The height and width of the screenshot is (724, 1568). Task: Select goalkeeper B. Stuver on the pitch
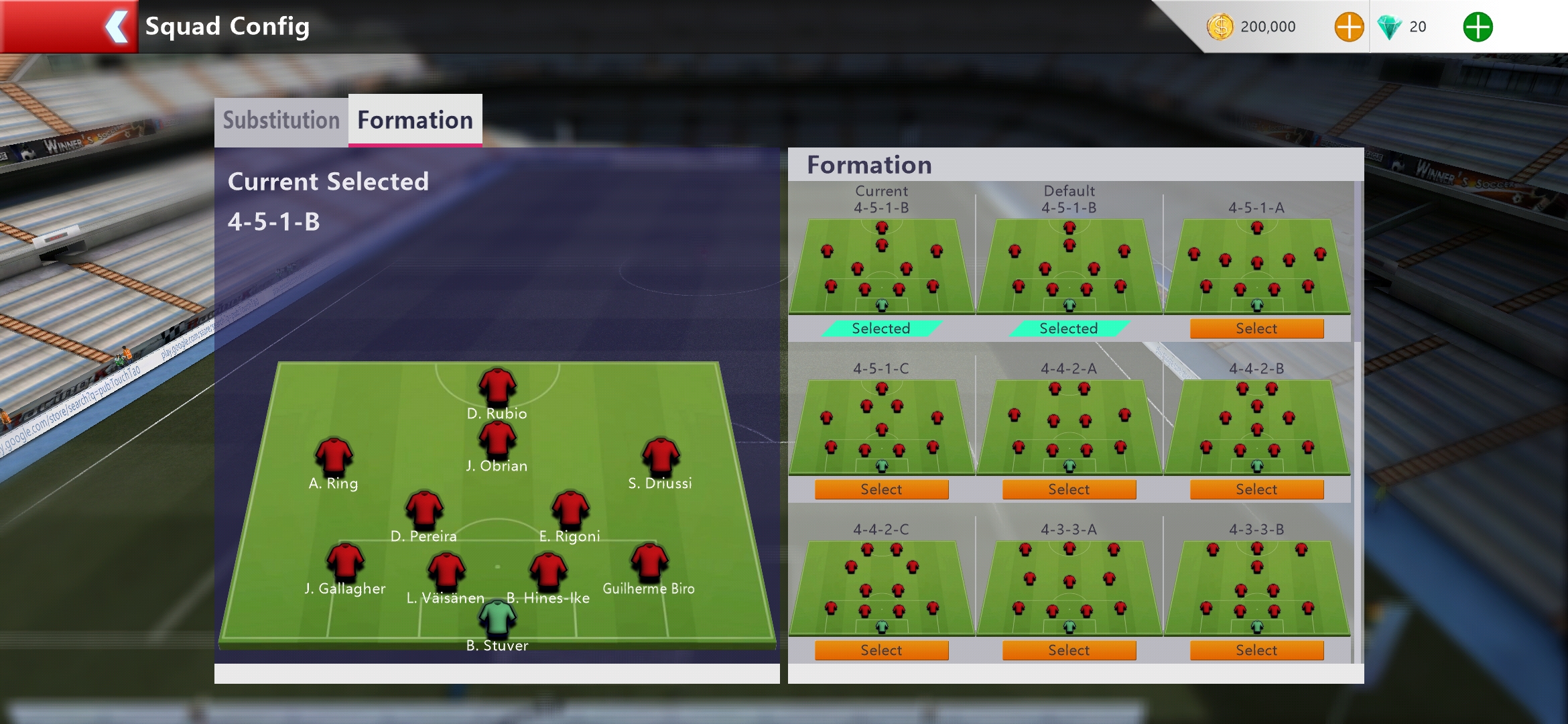coord(497,618)
